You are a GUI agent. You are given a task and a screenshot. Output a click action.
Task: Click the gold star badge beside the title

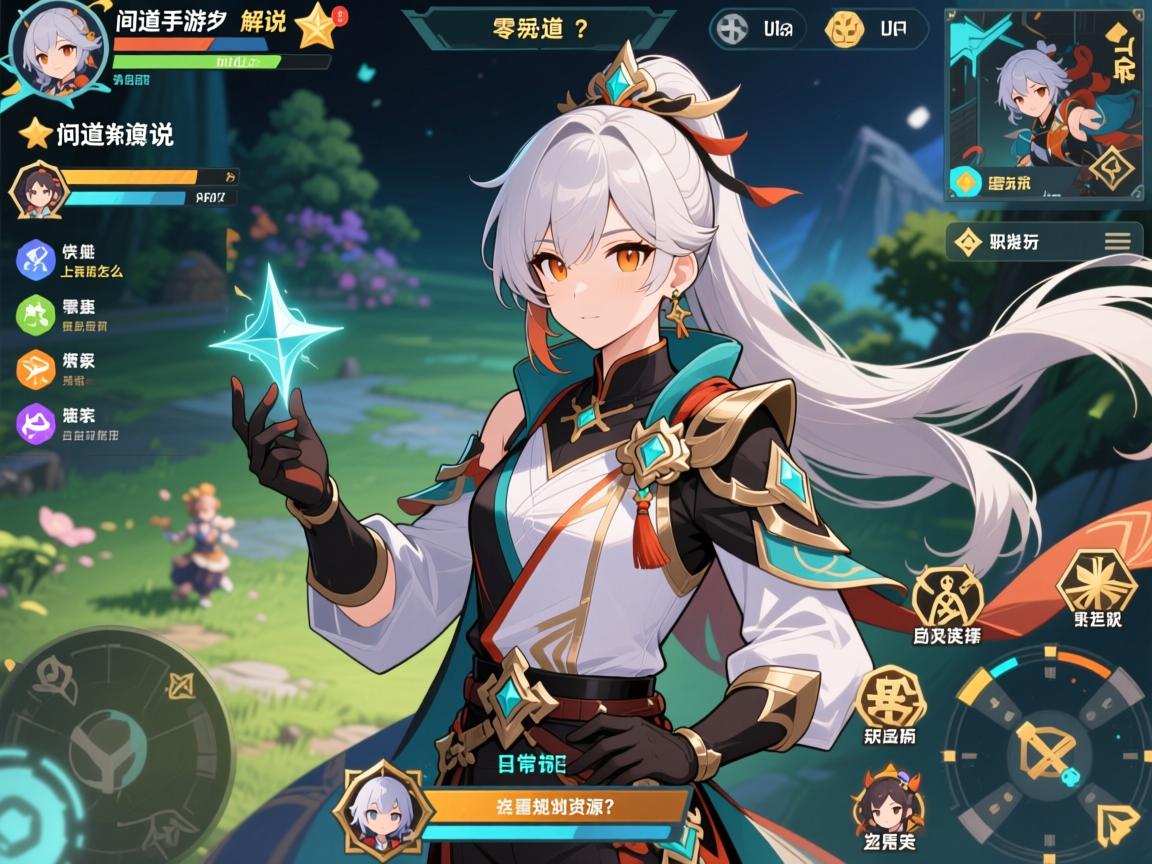[315, 26]
